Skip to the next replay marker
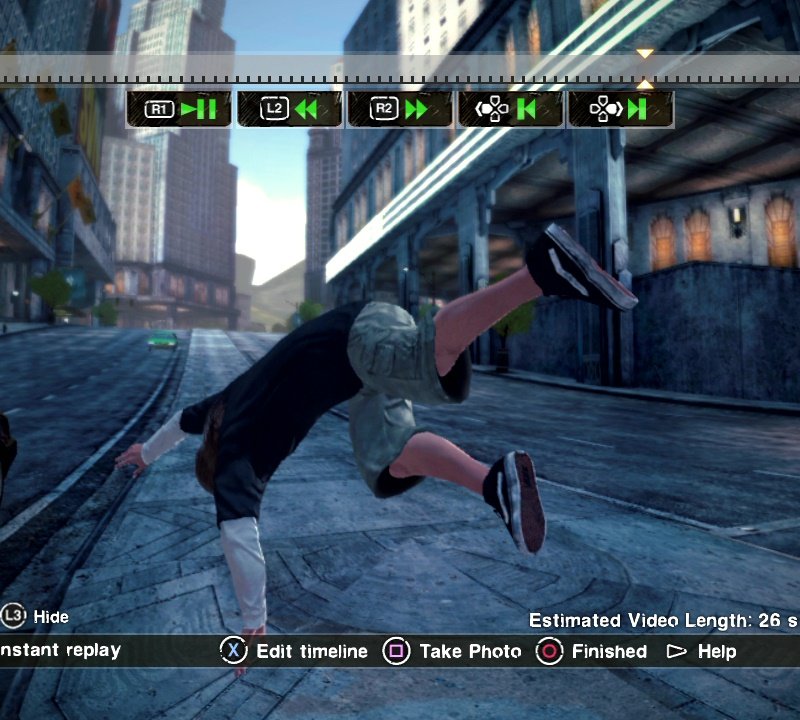Screen dimensions: 800x720 click(621, 109)
